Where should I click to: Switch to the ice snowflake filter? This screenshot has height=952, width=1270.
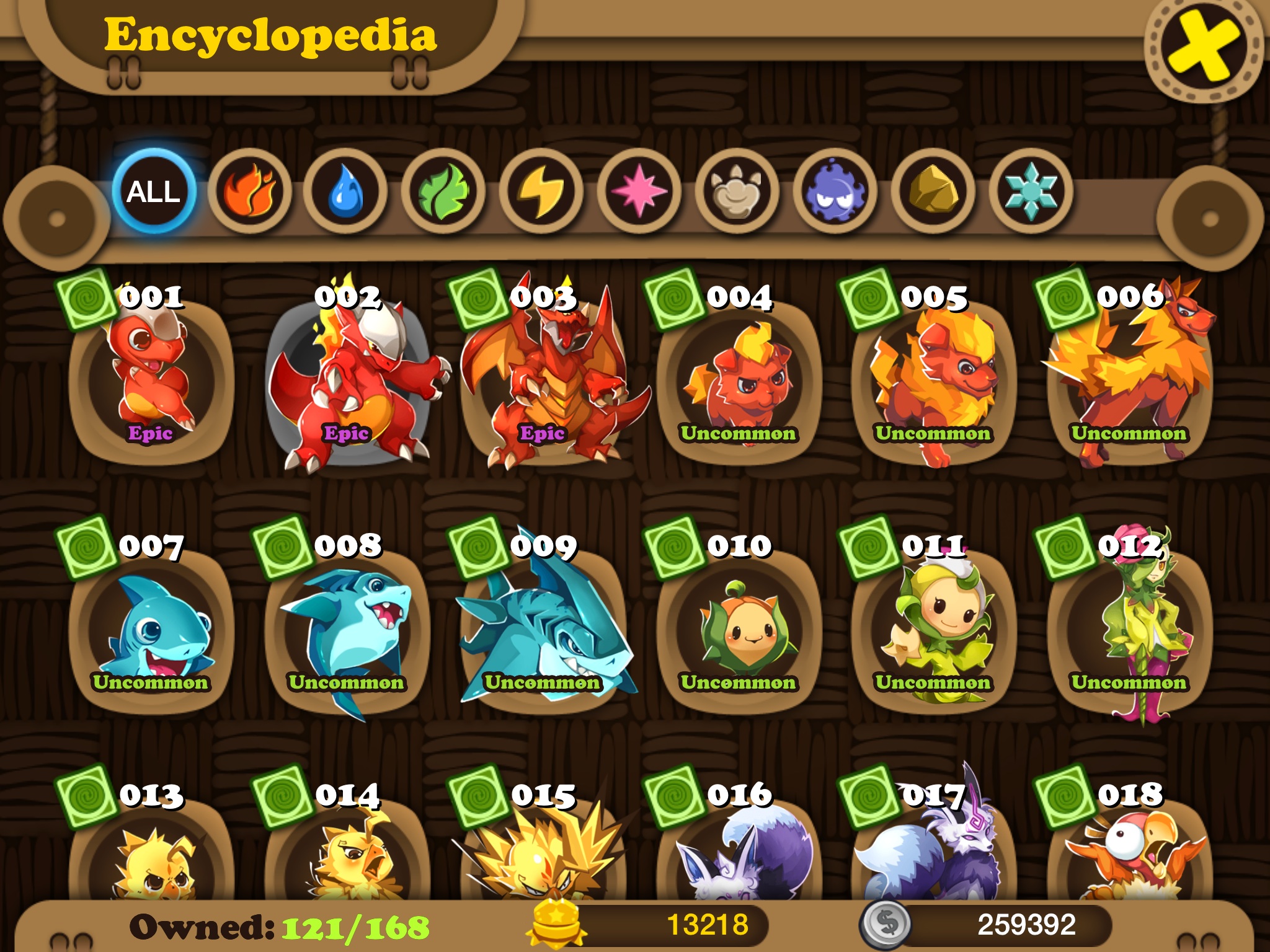(1030, 192)
